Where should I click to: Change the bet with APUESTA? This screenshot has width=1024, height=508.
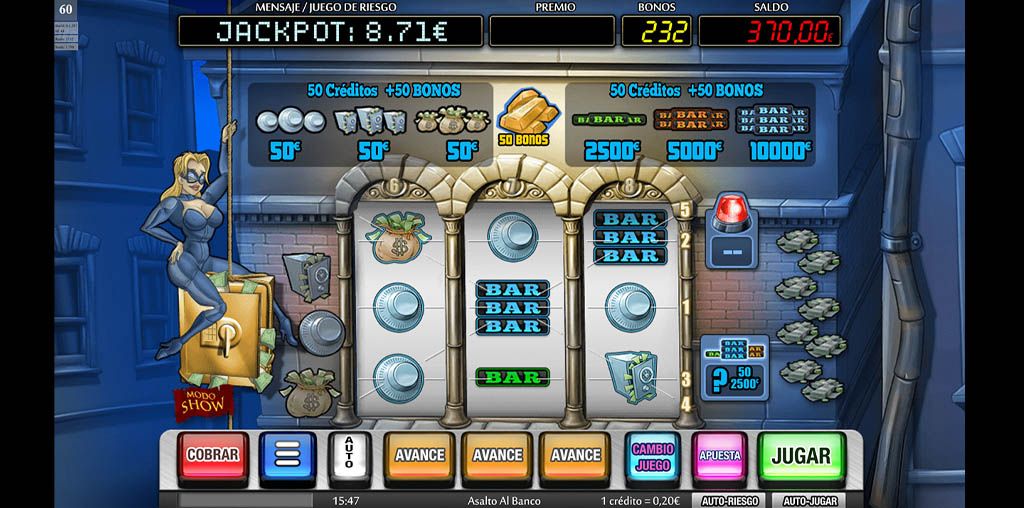[719, 456]
